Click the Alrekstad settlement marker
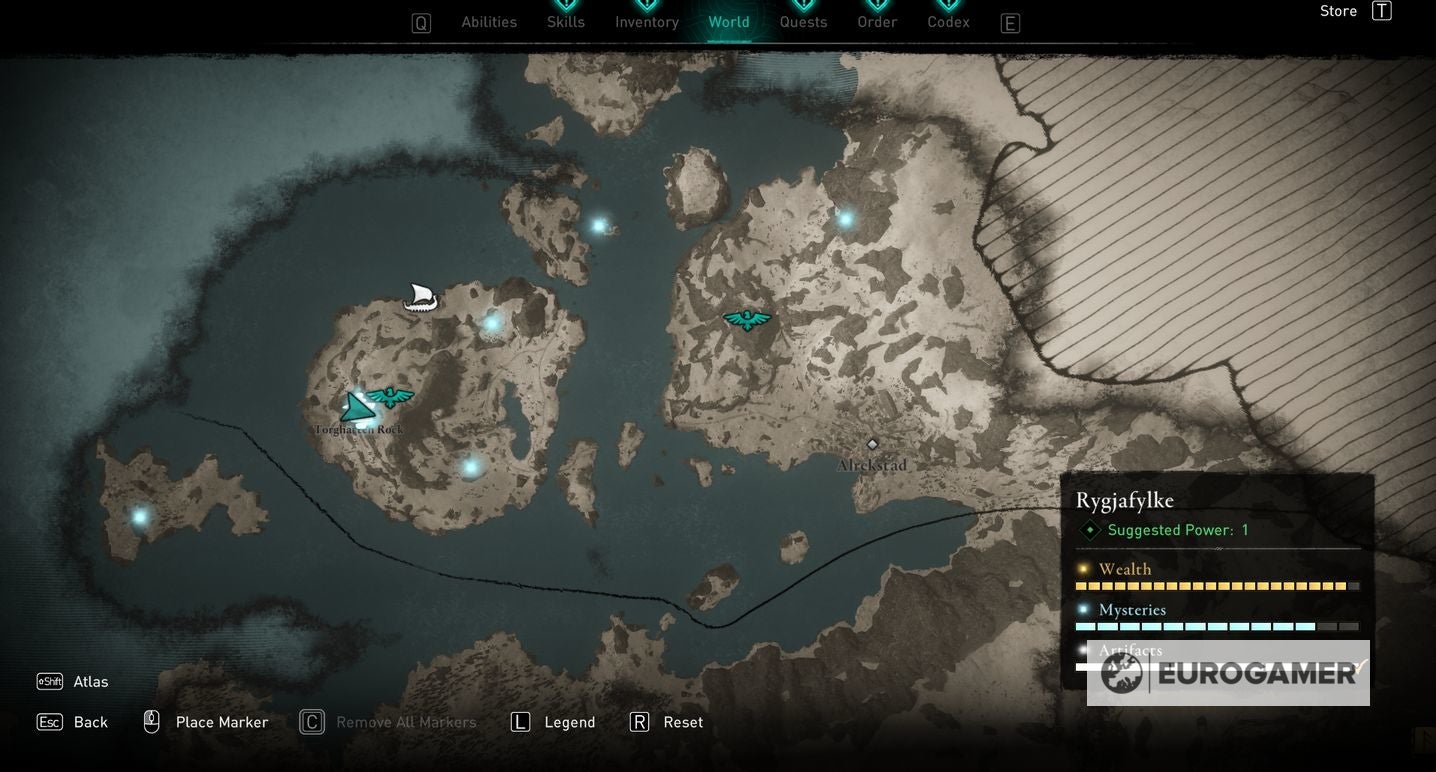Viewport: 1436px width, 772px height. pyautogui.click(x=872, y=444)
